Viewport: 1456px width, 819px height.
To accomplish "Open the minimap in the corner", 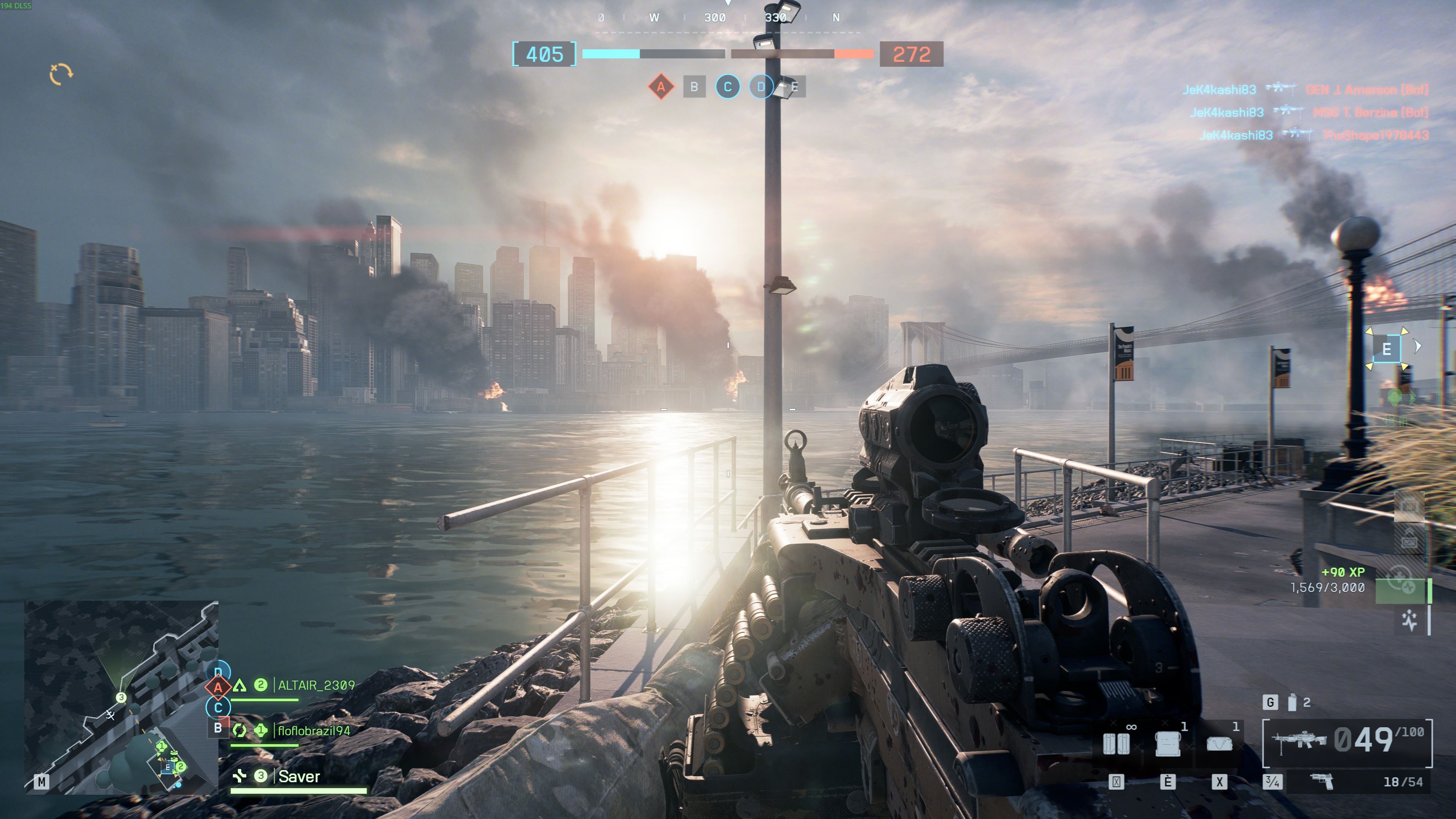I will 121,697.
